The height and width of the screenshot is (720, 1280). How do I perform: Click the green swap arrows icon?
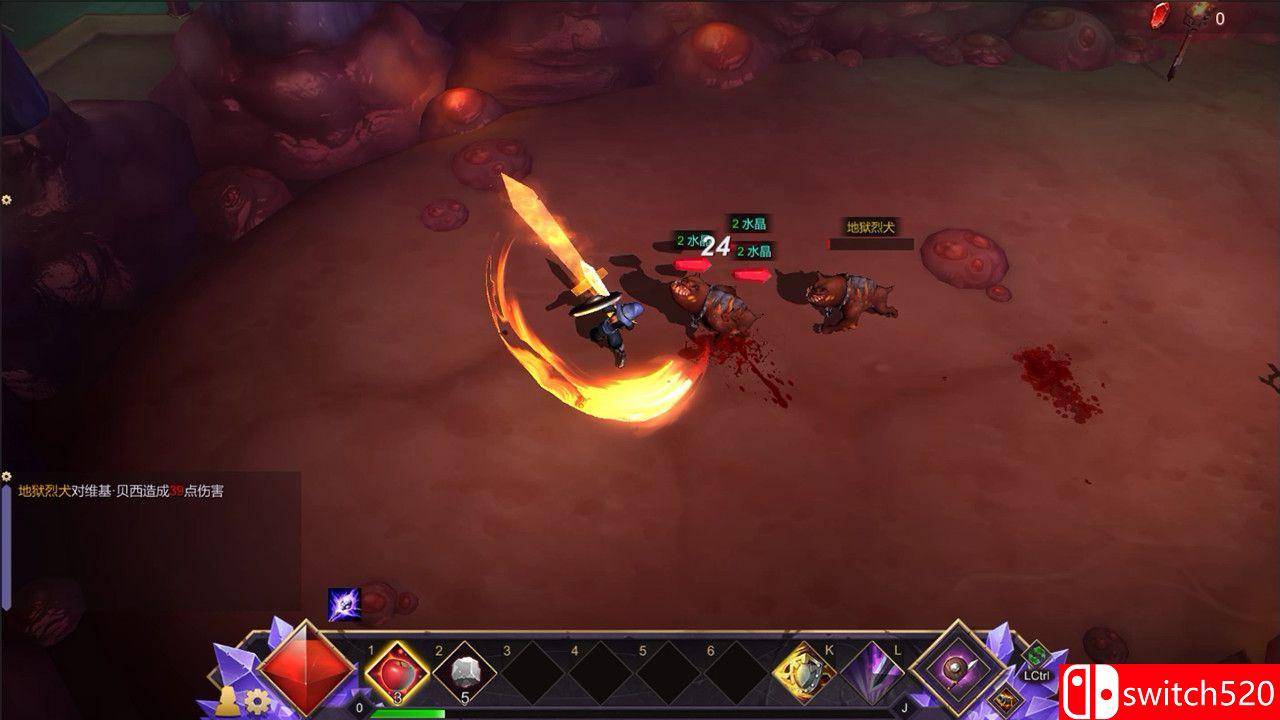(x=1035, y=656)
